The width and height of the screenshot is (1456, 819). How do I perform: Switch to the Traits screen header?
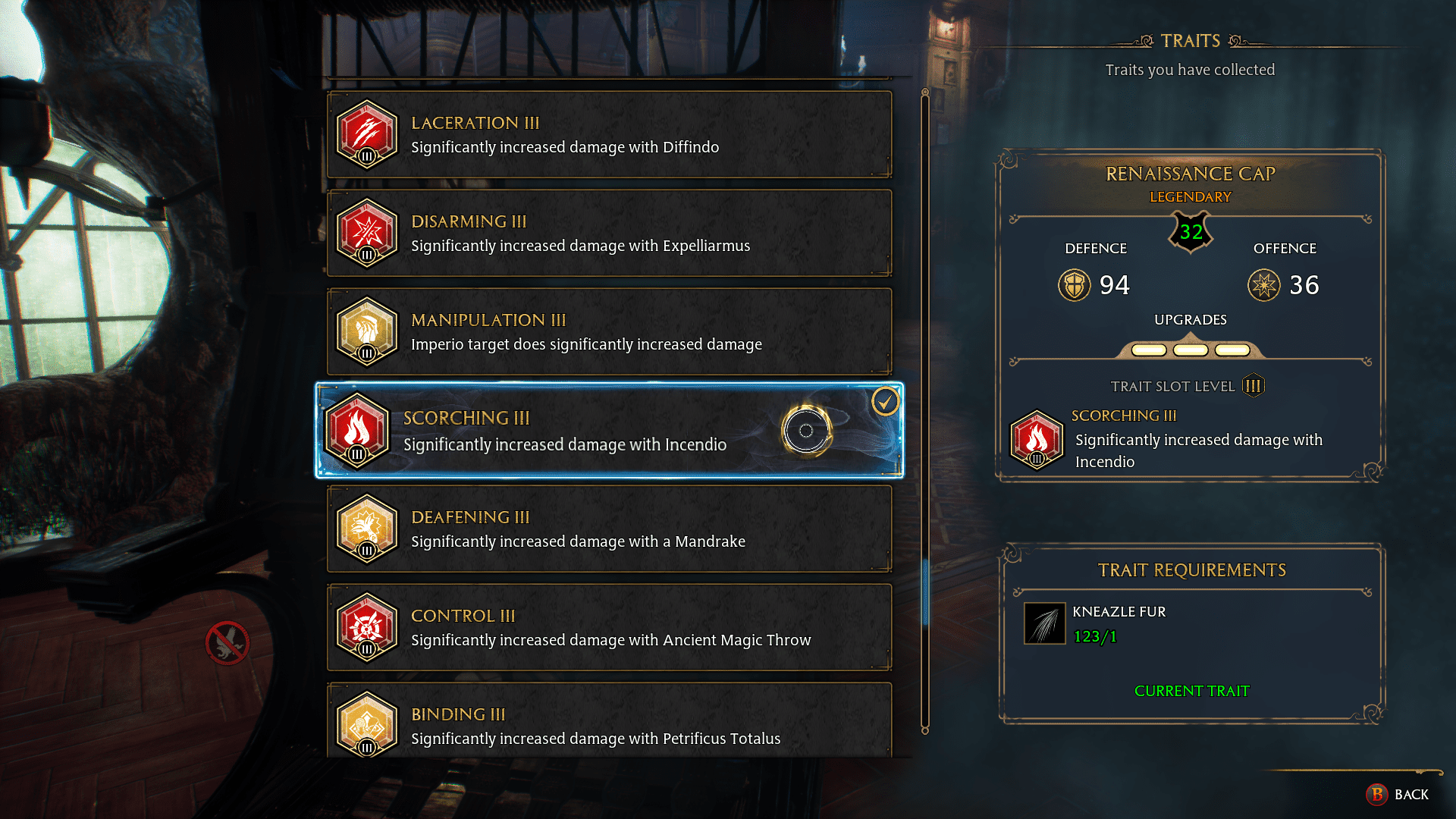(1190, 40)
